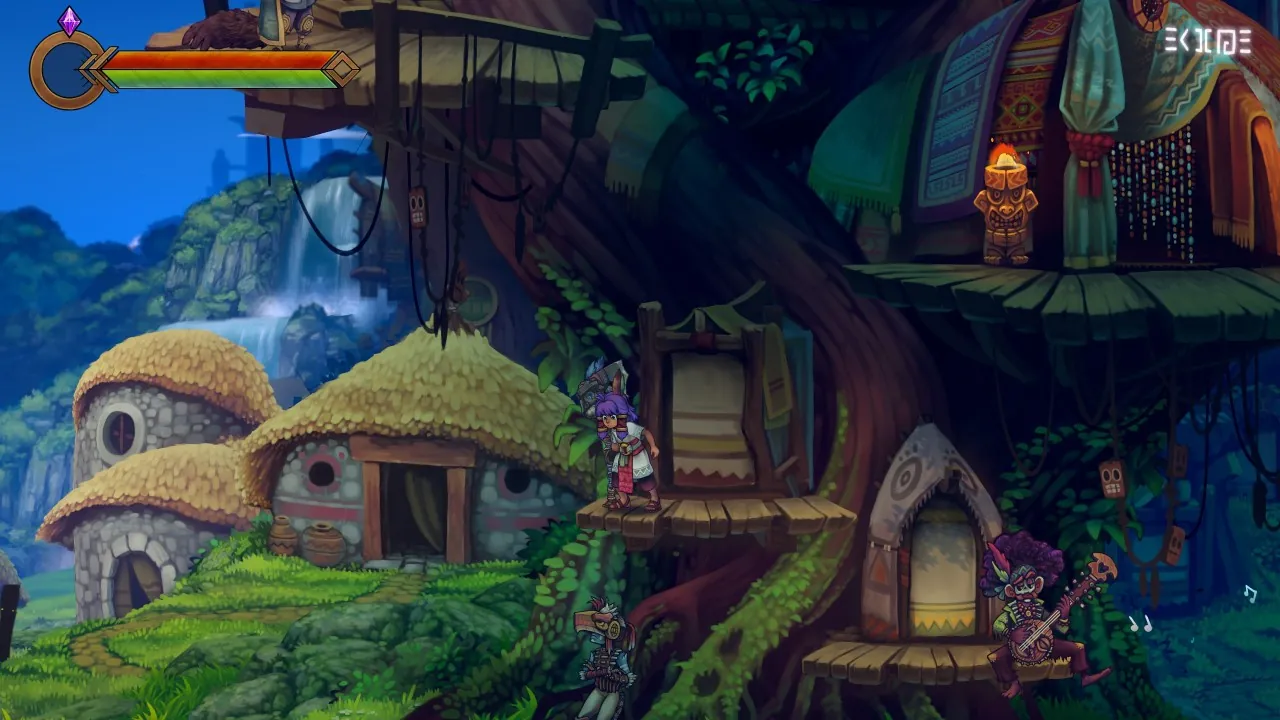Click the bird-masked villager below the wooden platform
The width and height of the screenshot is (1280, 720).
click(605, 650)
